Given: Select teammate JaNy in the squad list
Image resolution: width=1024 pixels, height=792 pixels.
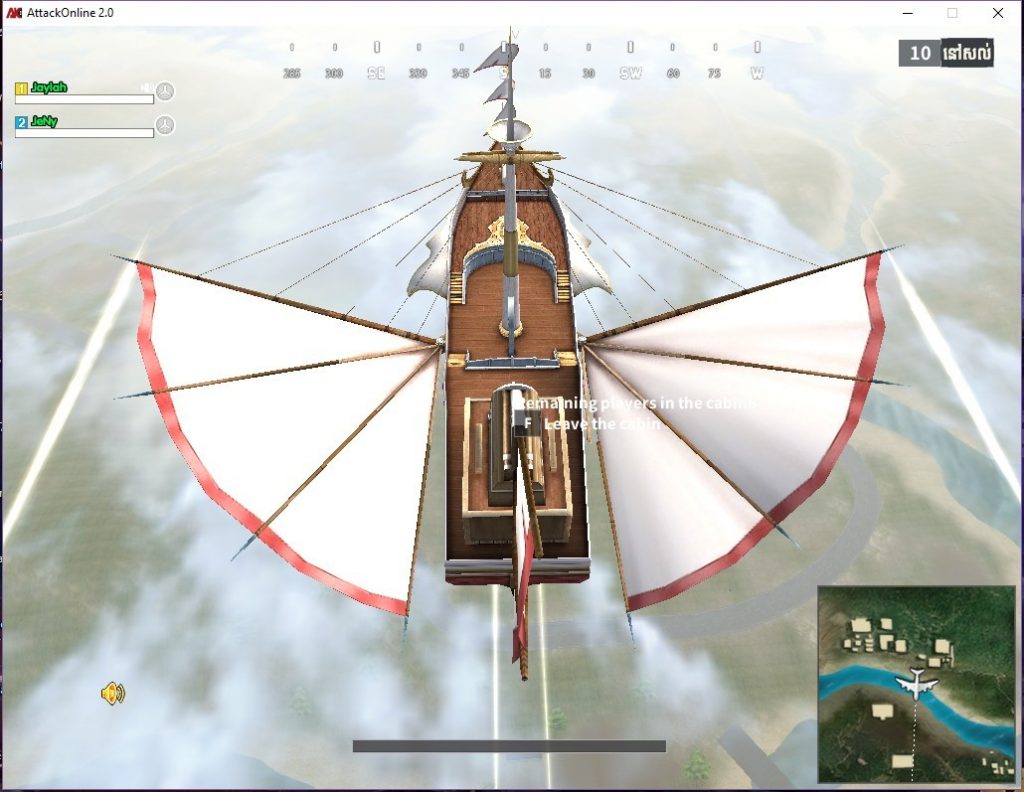Looking at the screenshot, I should pos(44,121).
